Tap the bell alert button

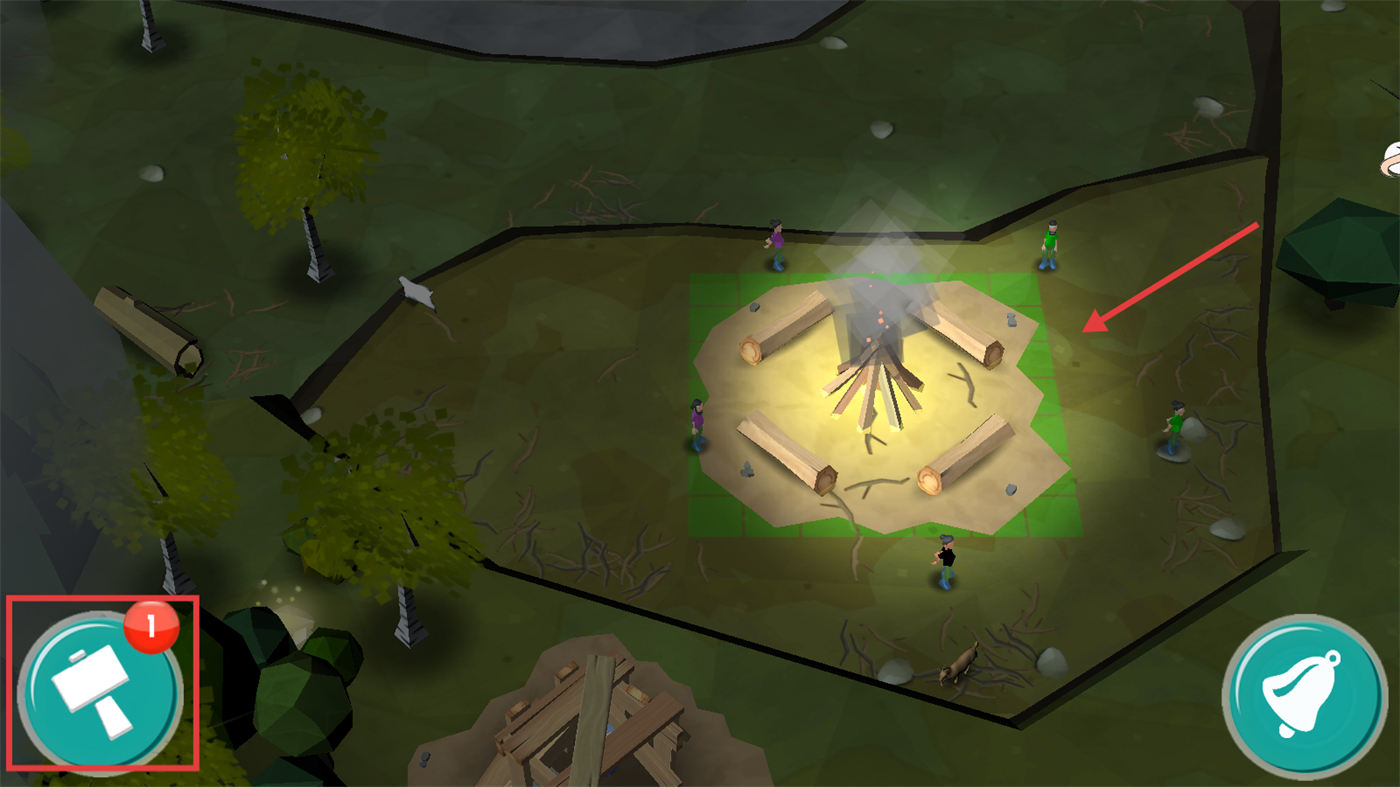tap(1303, 696)
